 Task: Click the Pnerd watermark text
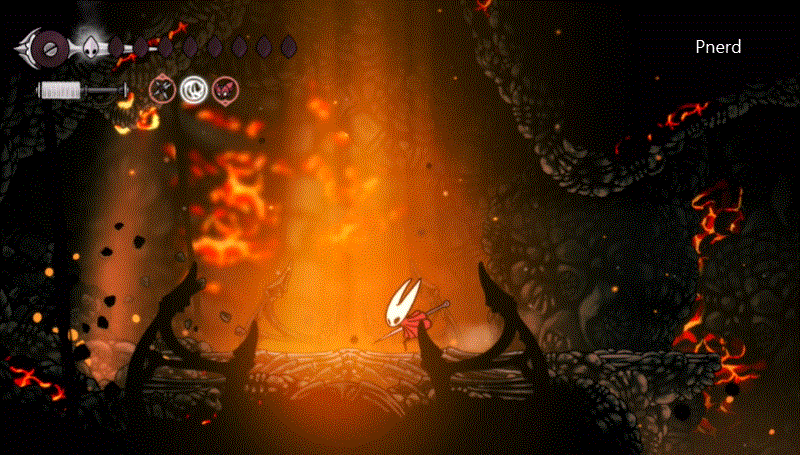pos(718,47)
